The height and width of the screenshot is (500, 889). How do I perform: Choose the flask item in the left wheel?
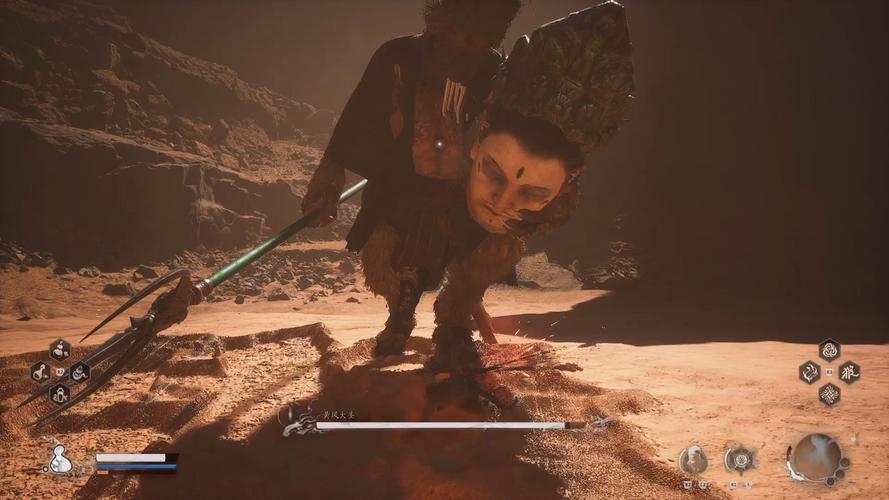(40, 372)
